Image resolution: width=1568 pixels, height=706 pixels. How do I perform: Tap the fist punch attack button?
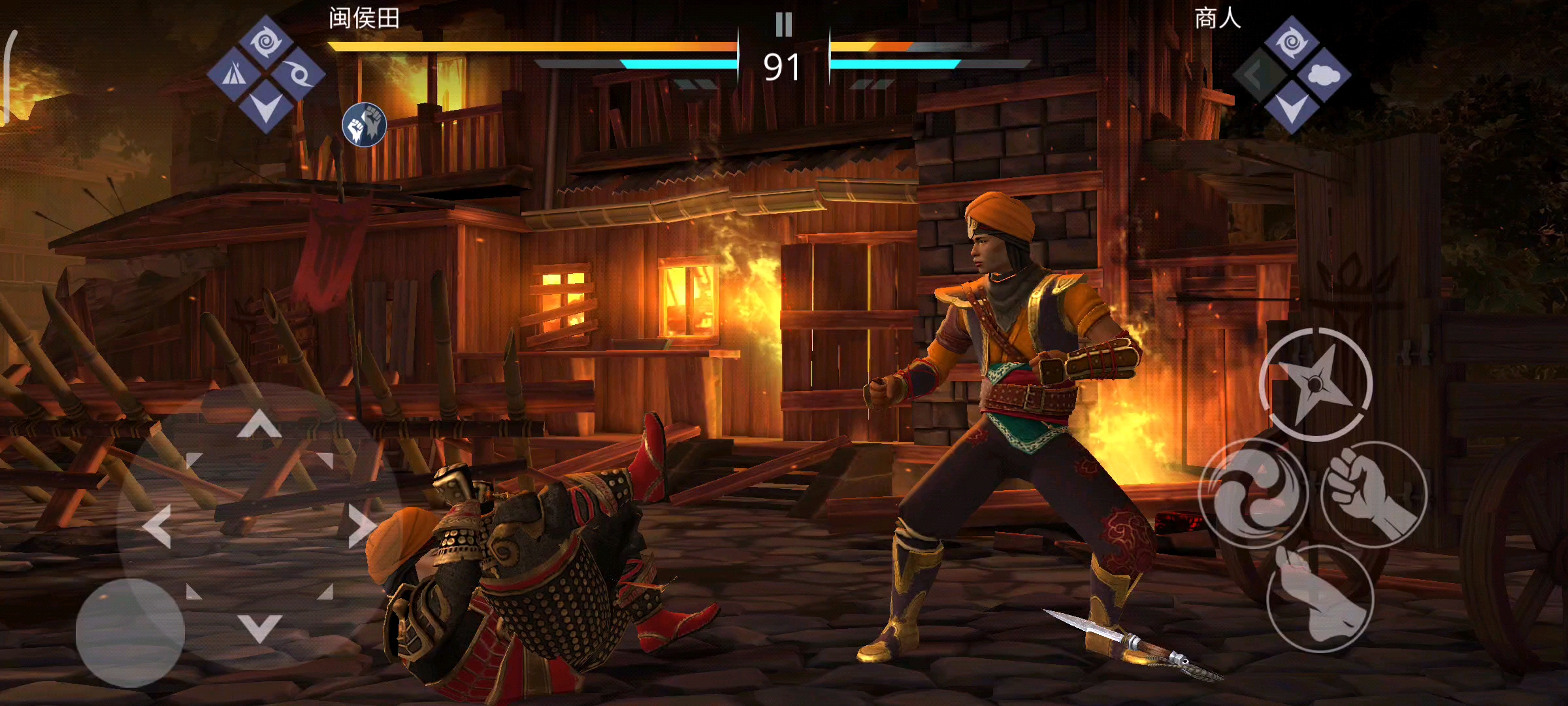[1374, 494]
